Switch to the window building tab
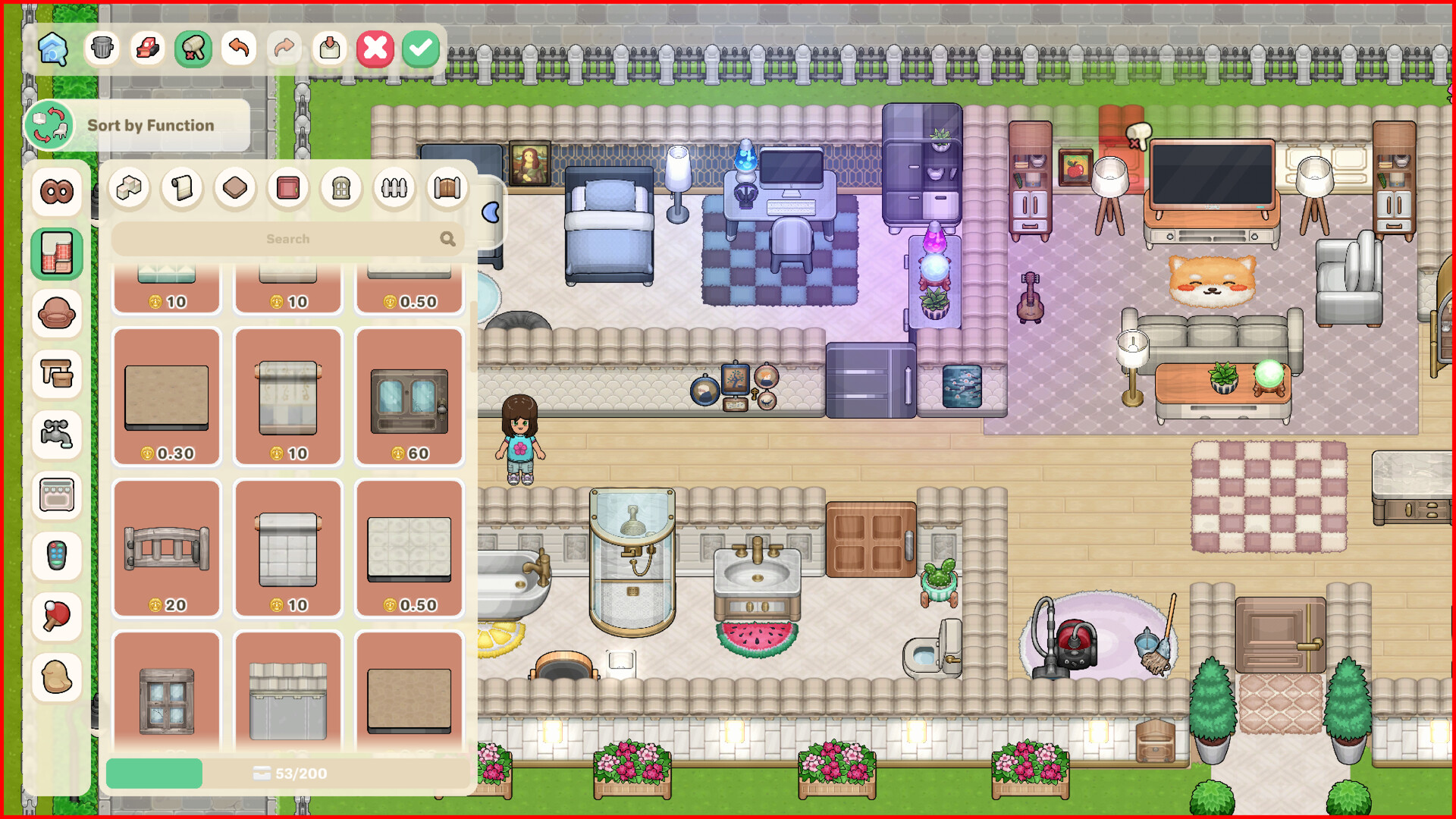The image size is (1456, 819). tap(340, 188)
